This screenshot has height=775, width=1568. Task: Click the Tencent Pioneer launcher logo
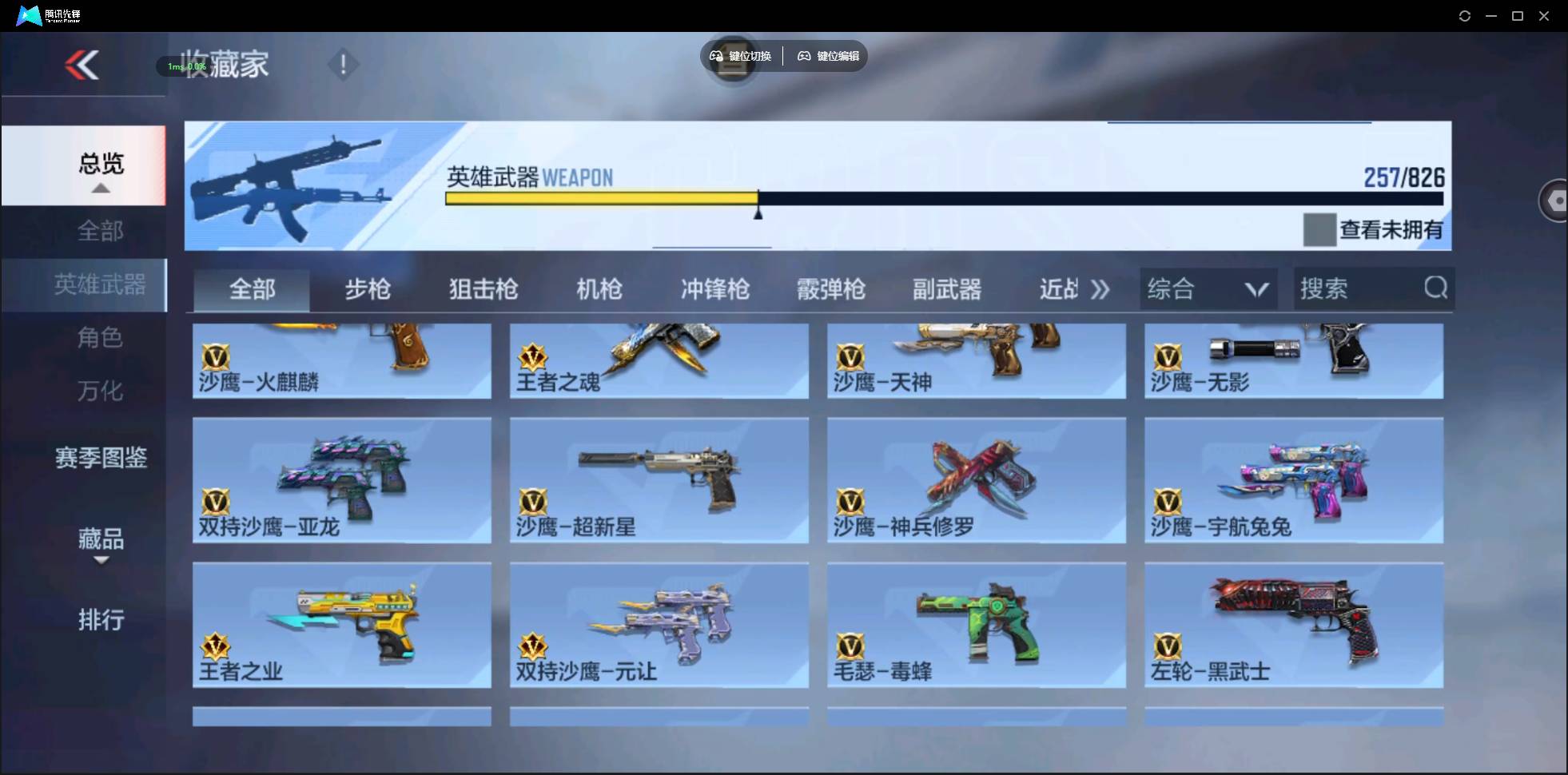(28, 14)
